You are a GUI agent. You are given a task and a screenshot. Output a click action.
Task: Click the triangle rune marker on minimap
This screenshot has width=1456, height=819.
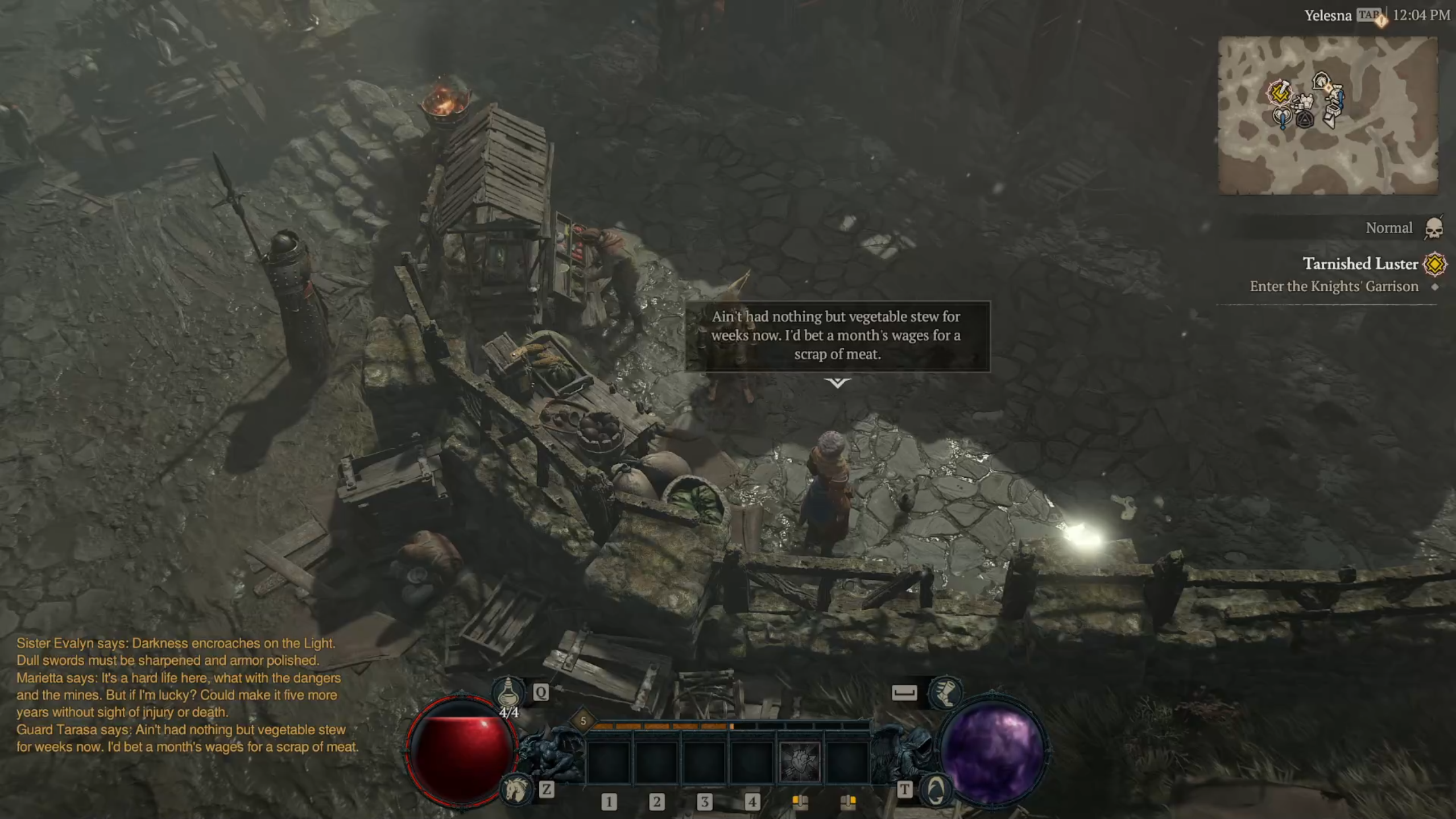point(1305,119)
